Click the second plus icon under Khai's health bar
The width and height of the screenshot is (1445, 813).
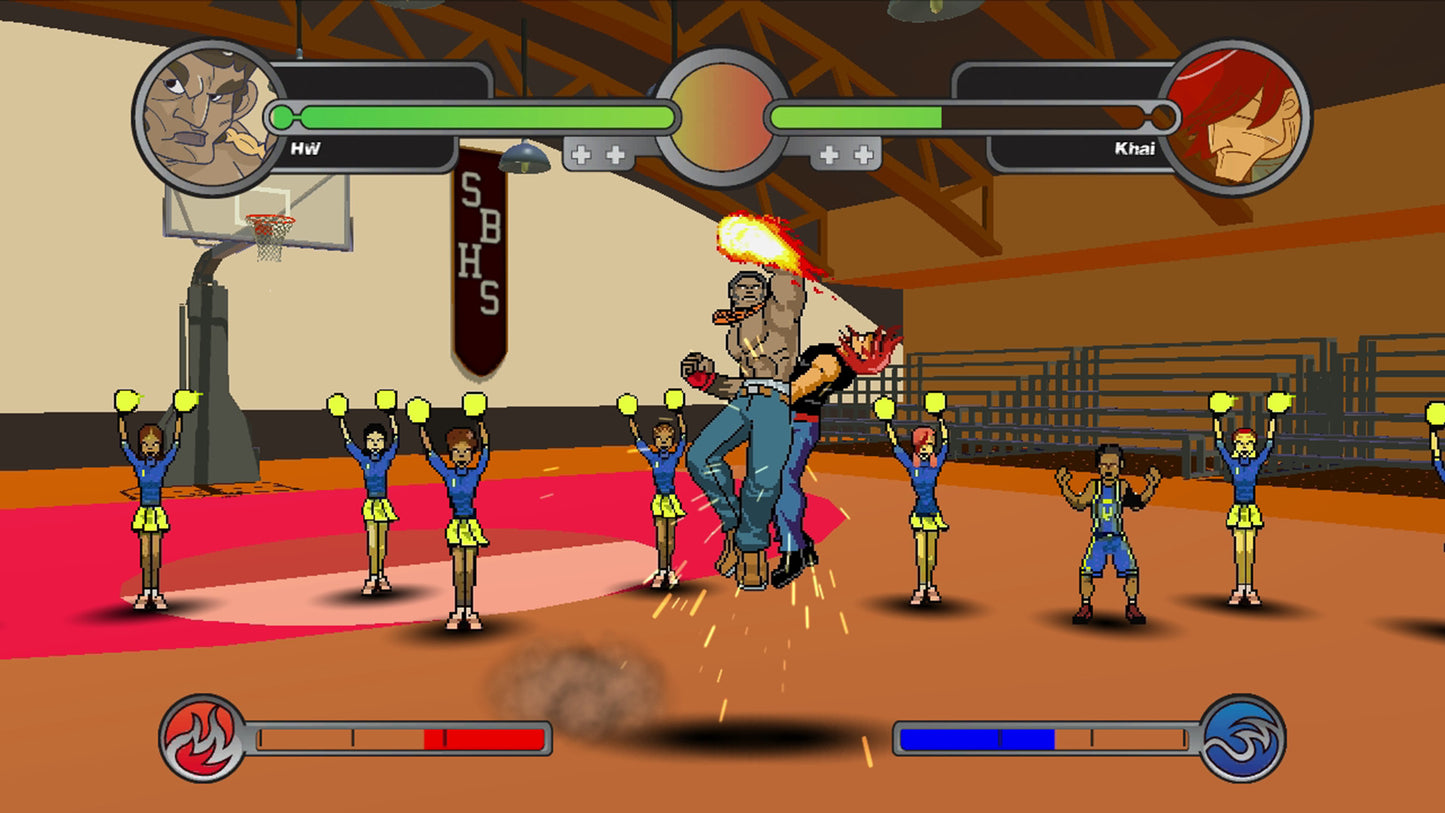(863, 153)
